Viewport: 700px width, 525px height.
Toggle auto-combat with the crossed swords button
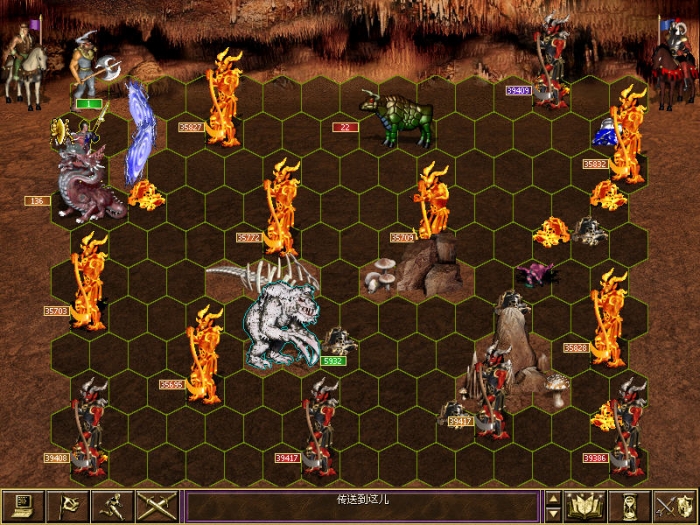point(156,506)
